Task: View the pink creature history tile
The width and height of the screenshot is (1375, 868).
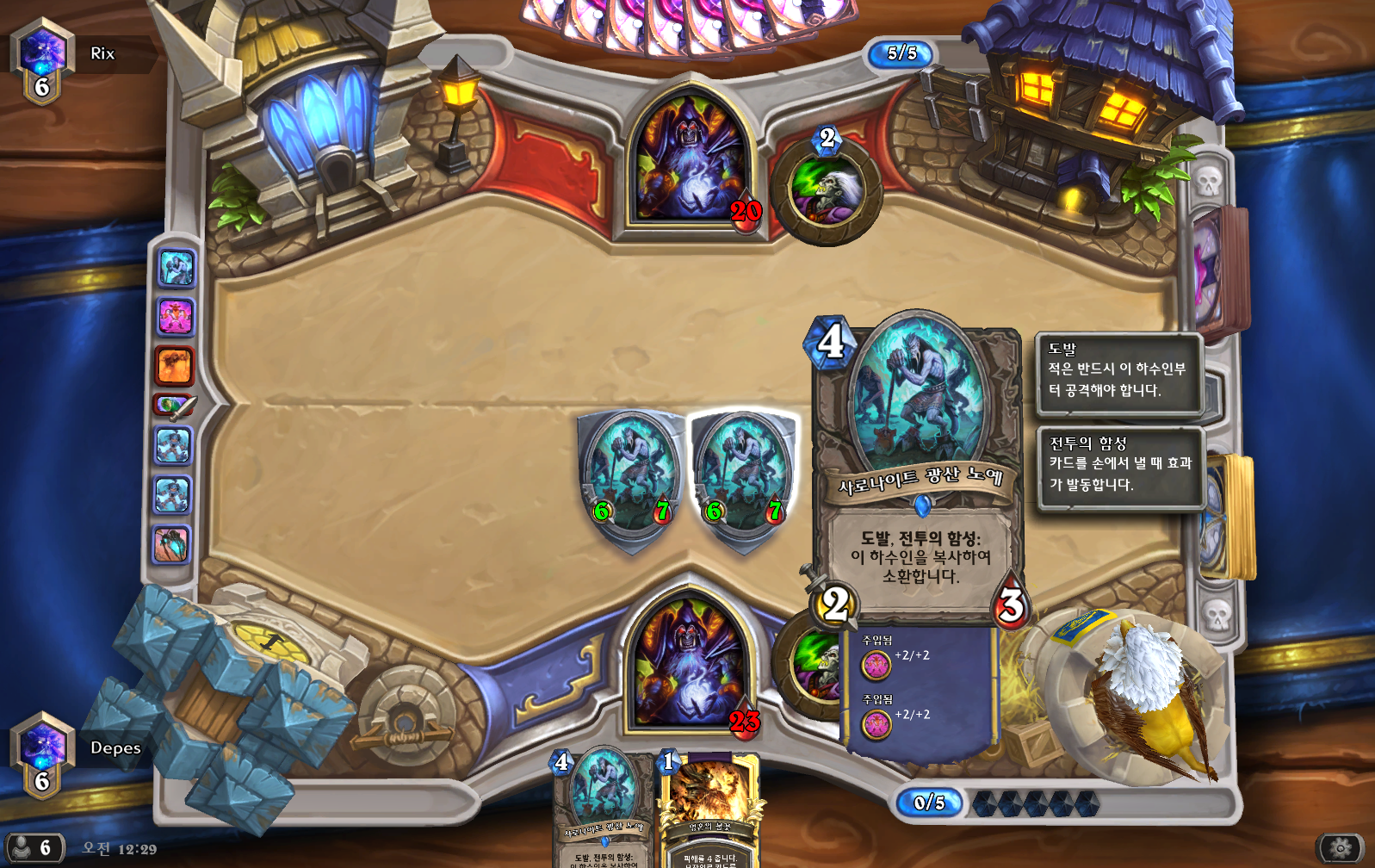Action: [x=176, y=317]
